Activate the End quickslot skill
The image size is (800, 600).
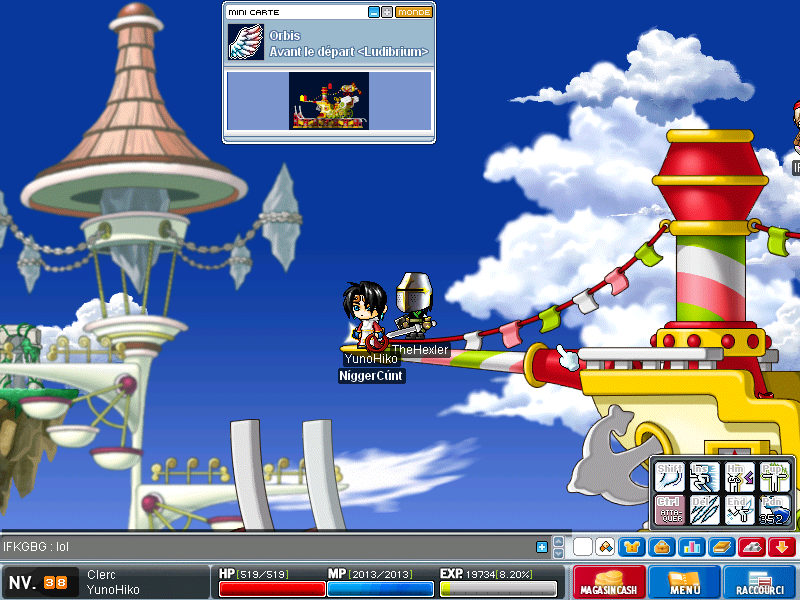coord(740,509)
